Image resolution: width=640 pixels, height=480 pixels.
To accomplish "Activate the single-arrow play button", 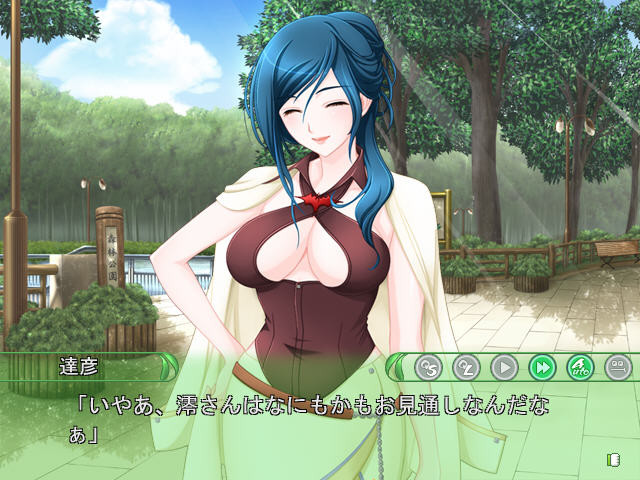I will [x=505, y=367].
